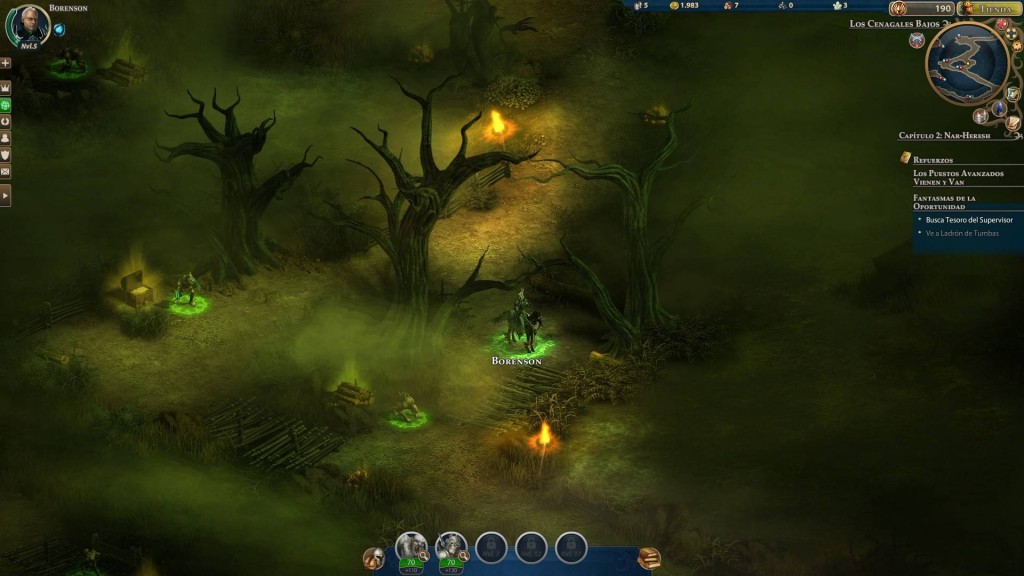1024x576 pixels.
Task: Open the envelope mail icon
Action: click(6, 171)
